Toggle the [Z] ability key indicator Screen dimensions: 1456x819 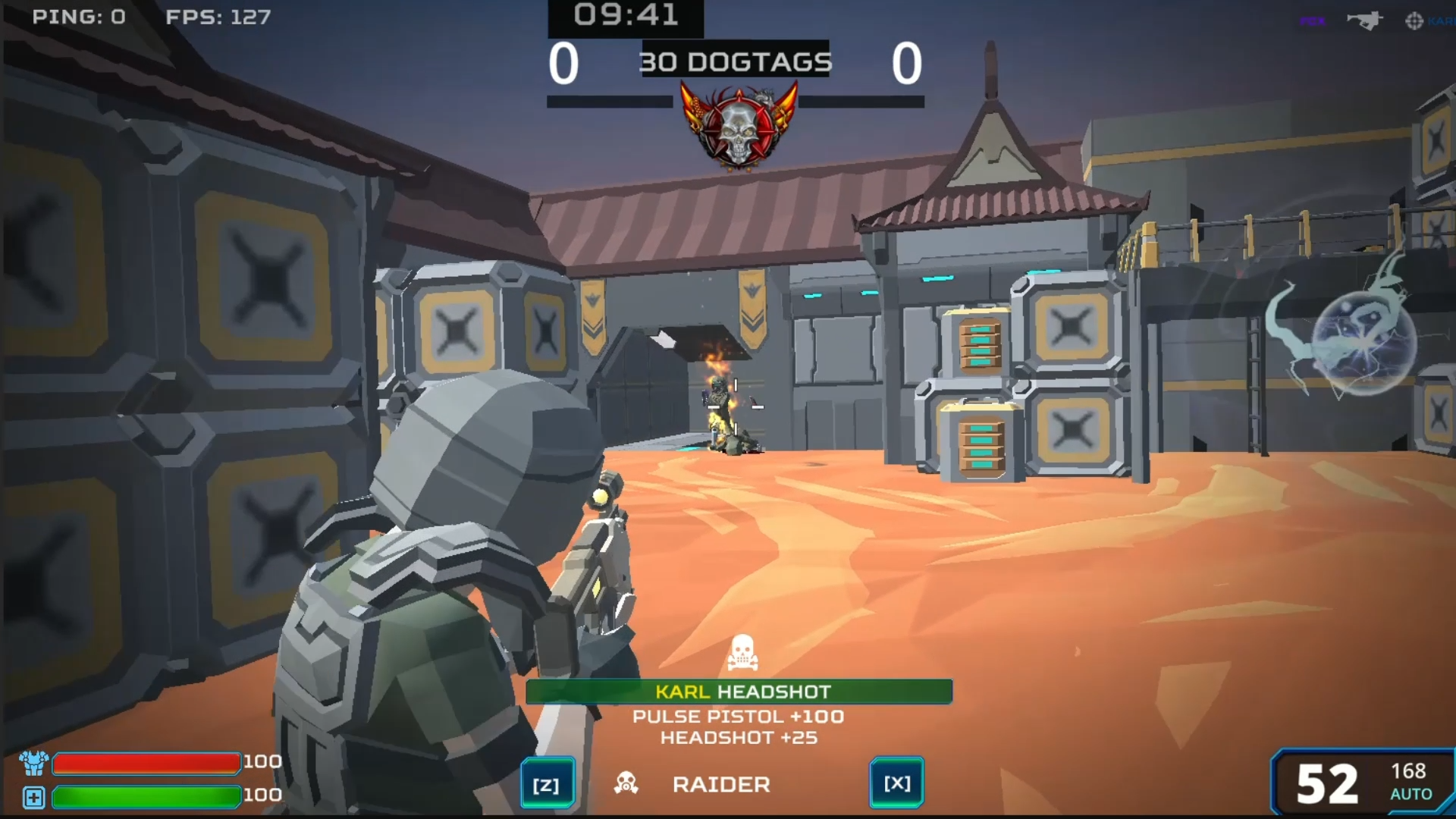(548, 783)
